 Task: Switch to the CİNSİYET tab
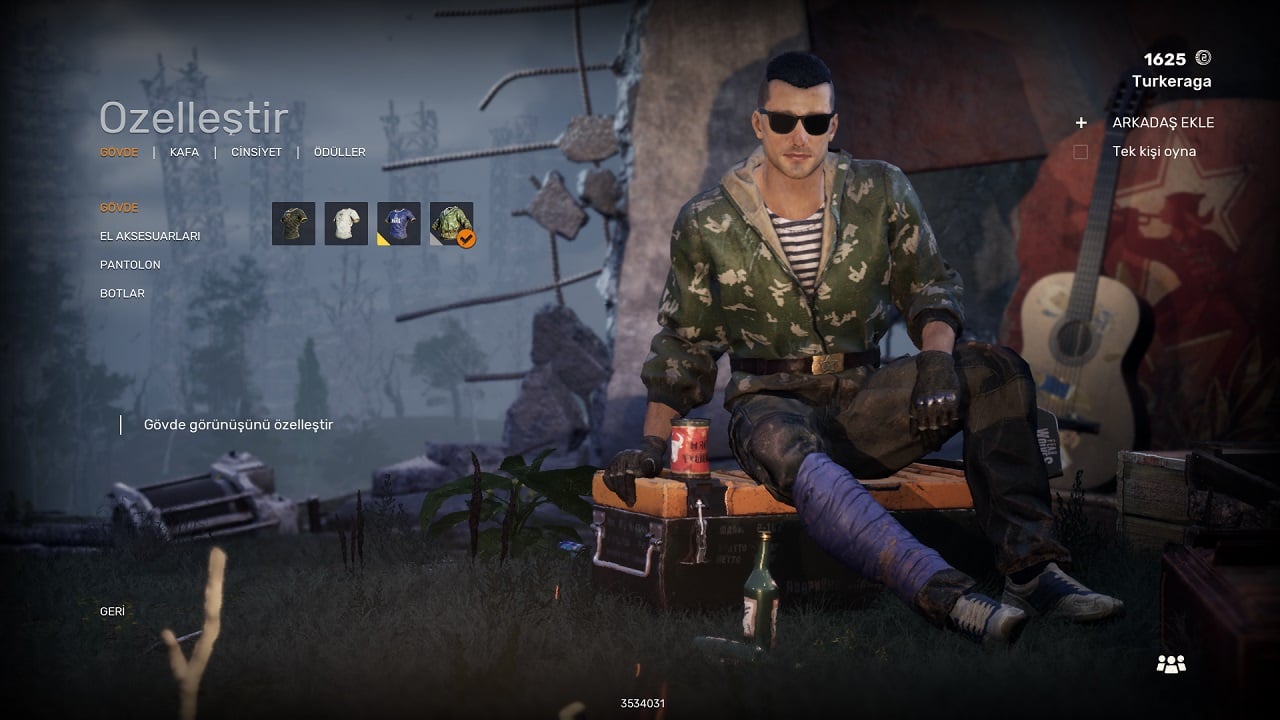coord(256,152)
